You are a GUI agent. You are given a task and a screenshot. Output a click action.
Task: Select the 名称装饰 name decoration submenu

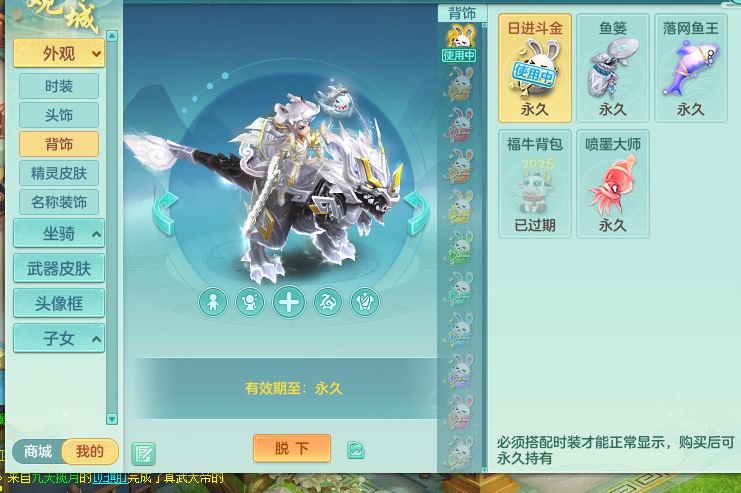point(59,202)
